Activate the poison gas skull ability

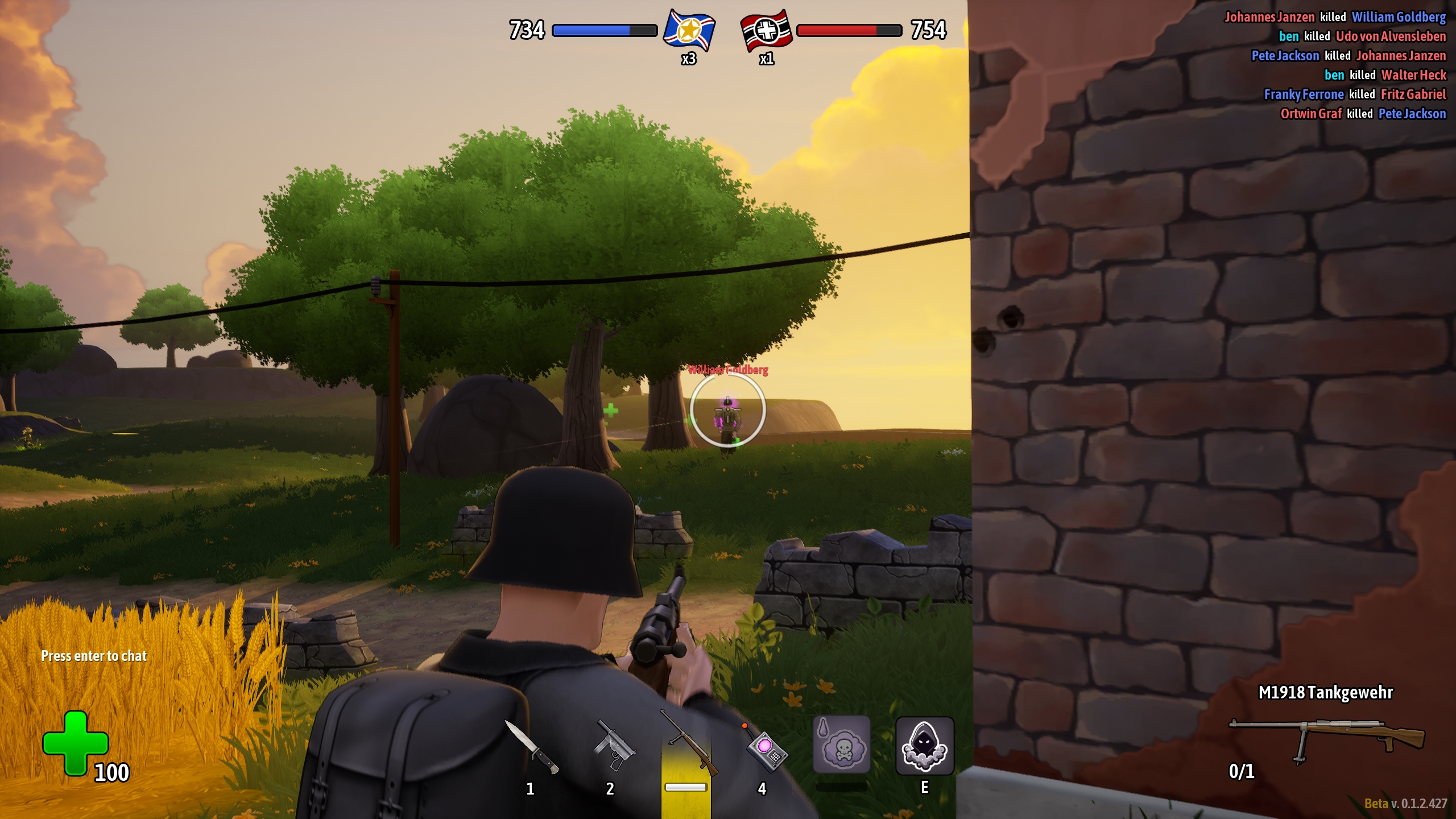tap(842, 745)
